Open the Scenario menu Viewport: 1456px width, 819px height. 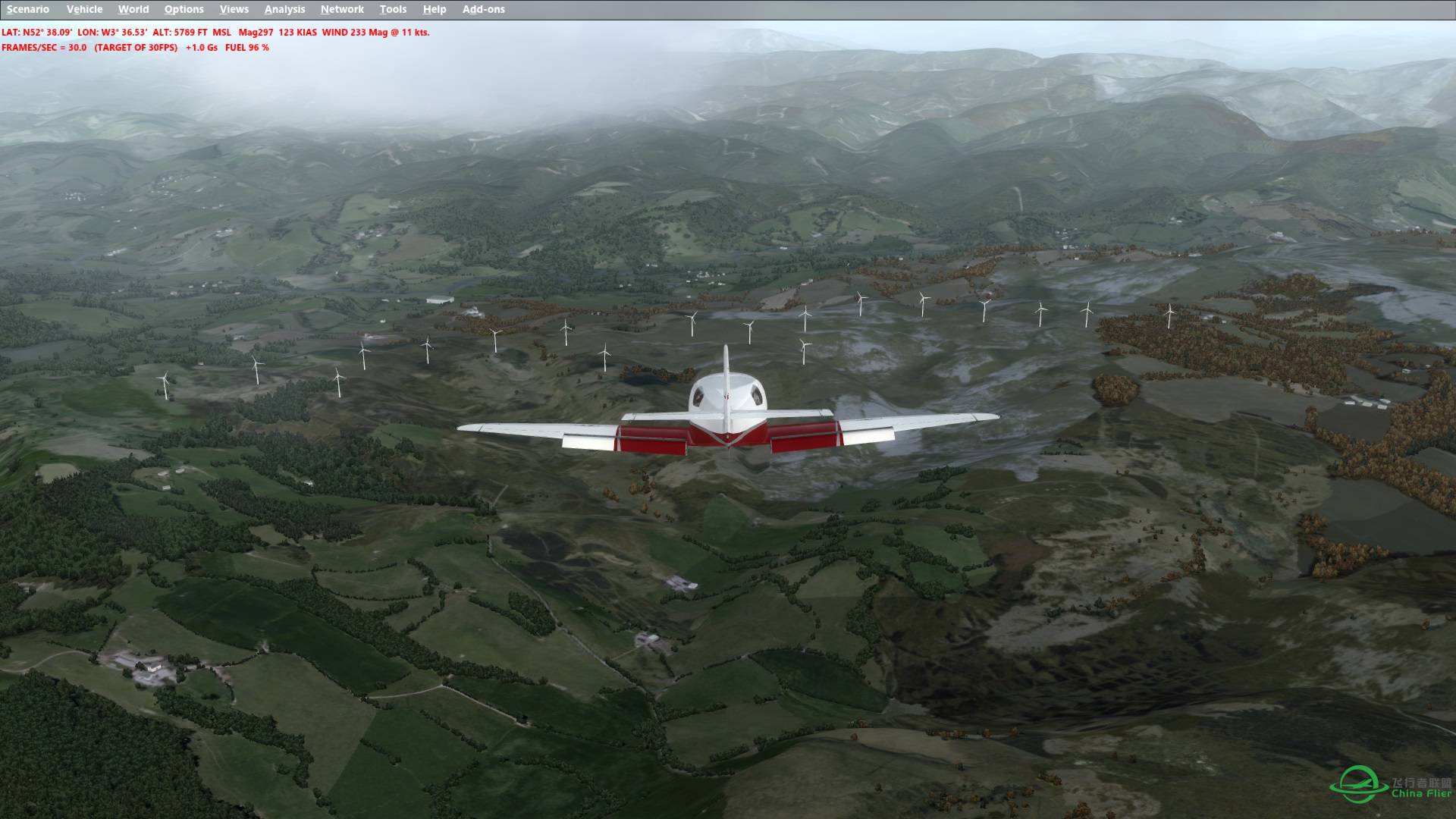[x=28, y=9]
